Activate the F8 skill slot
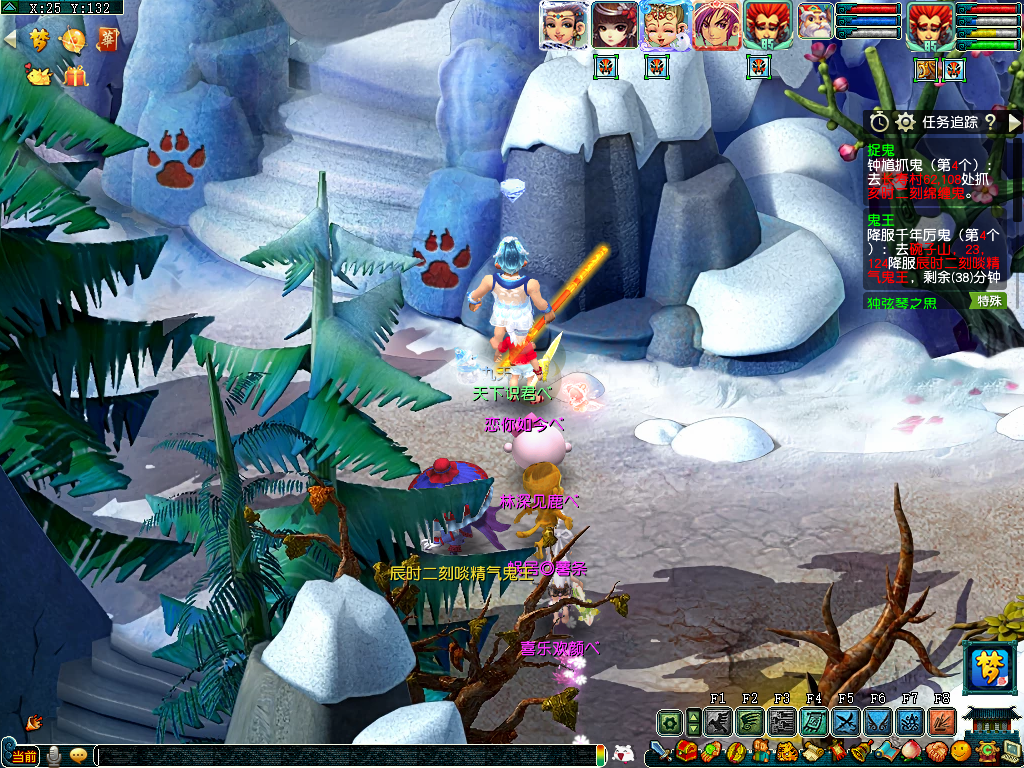Viewport: 1024px width, 768px height. pyautogui.click(x=942, y=721)
